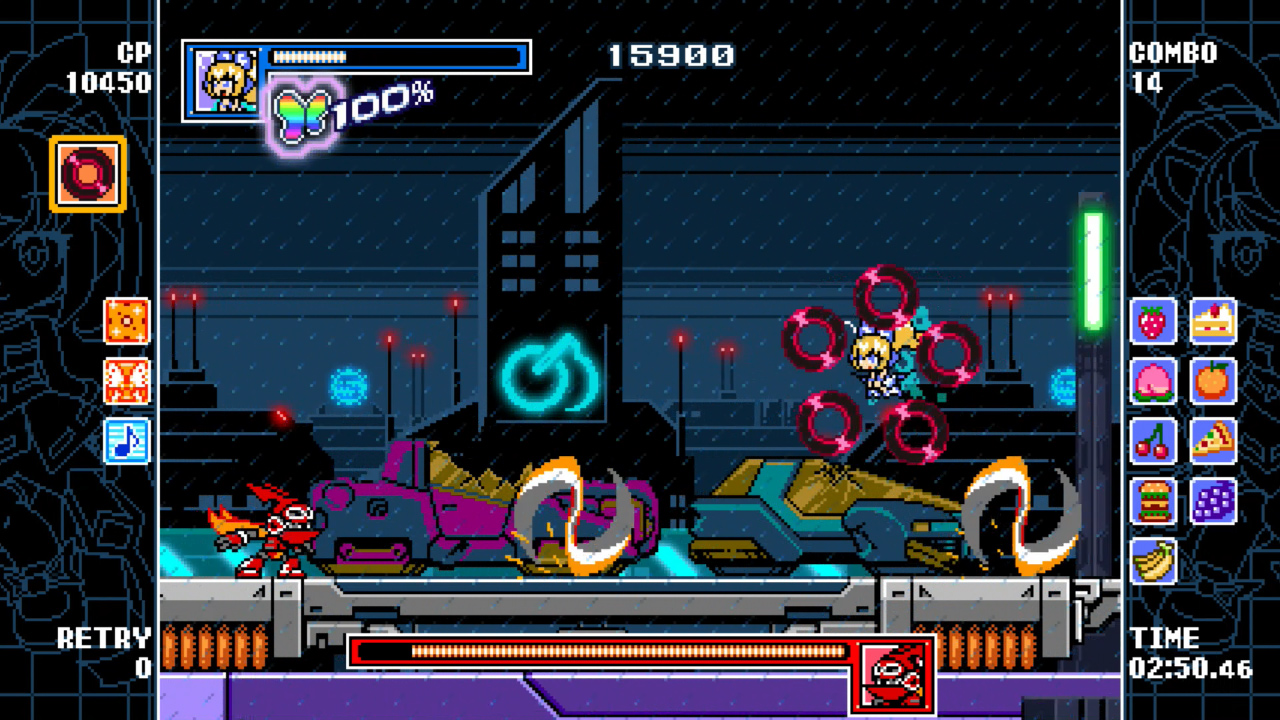
Task: Click the pizza slice icon
Action: tap(1214, 442)
